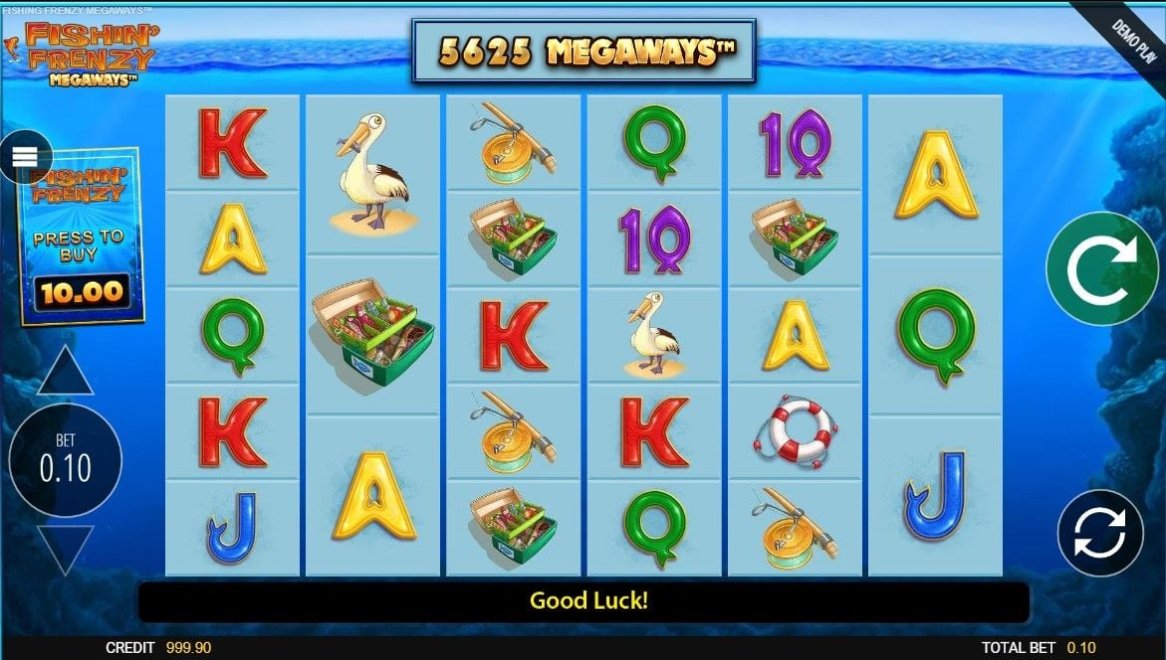The image size is (1166, 660).
Task: Open the autoplay spin settings
Action: [1100, 532]
